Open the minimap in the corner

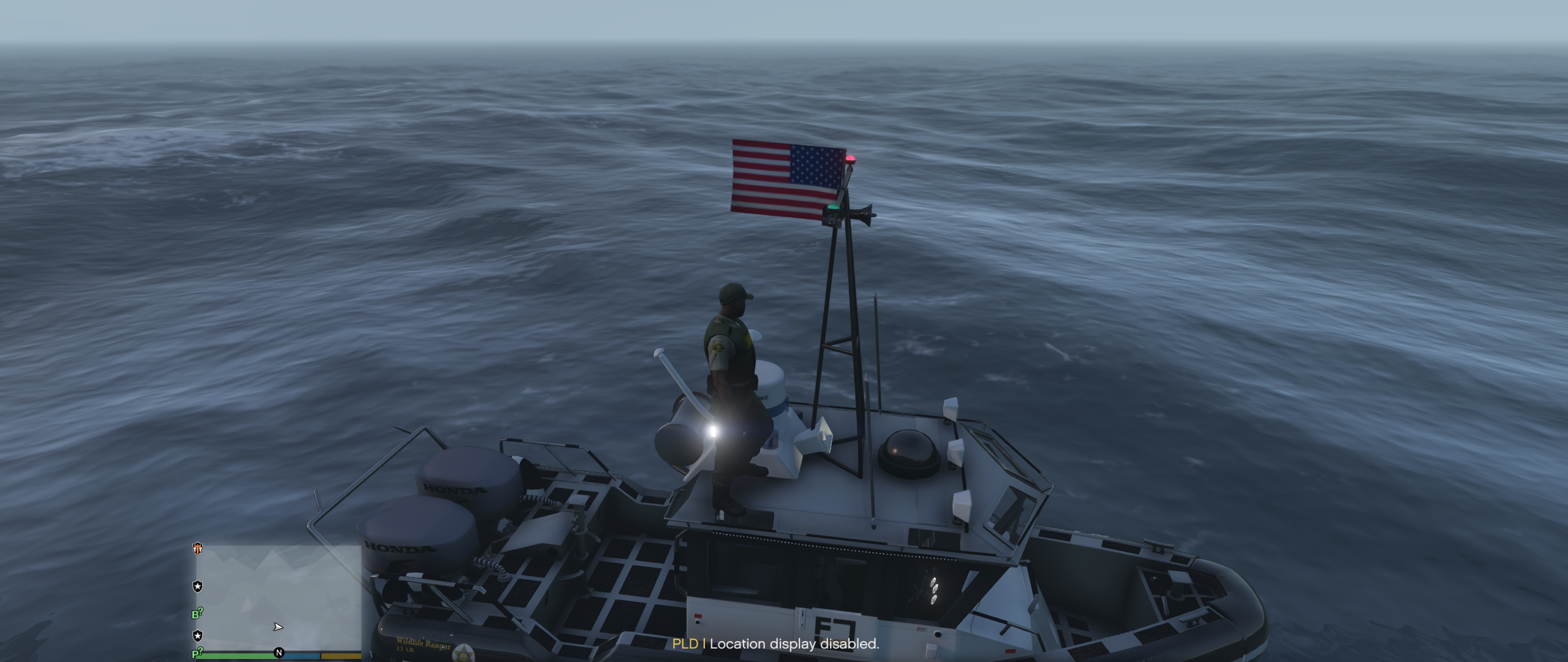click(x=279, y=598)
